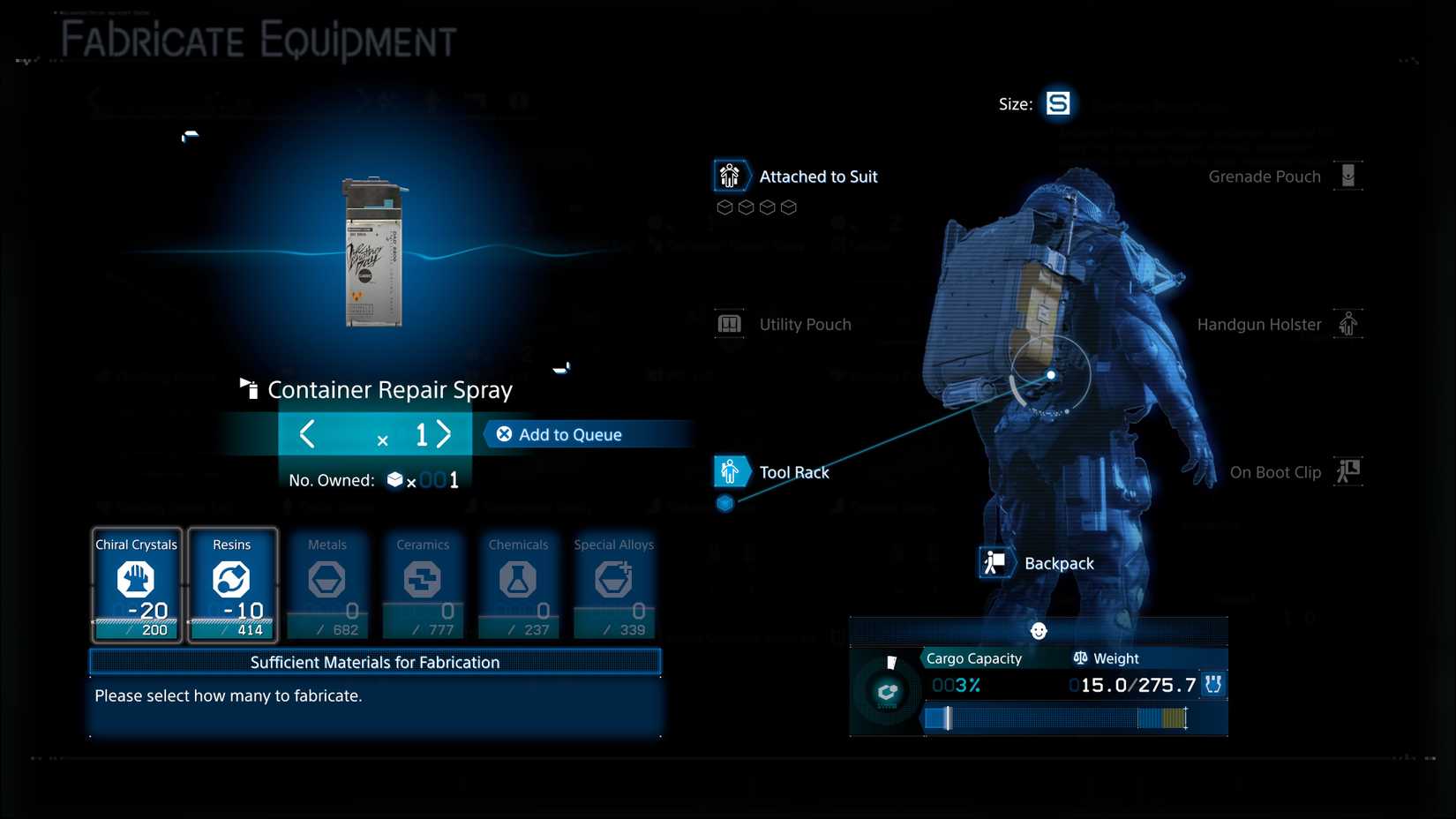Click the Utility Pouch slot icon
This screenshot has width=1456, height=819.
pyautogui.click(x=730, y=324)
